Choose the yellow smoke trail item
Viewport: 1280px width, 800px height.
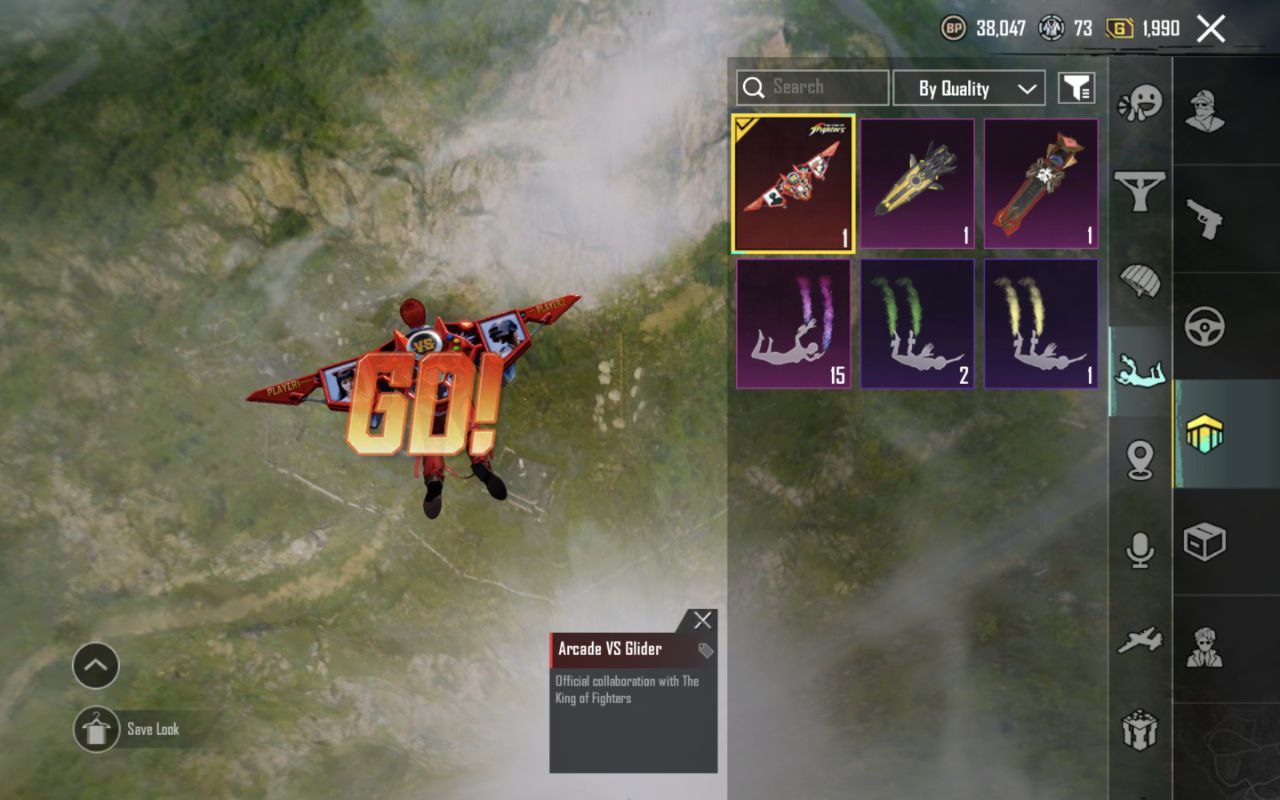click(x=1041, y=324)
